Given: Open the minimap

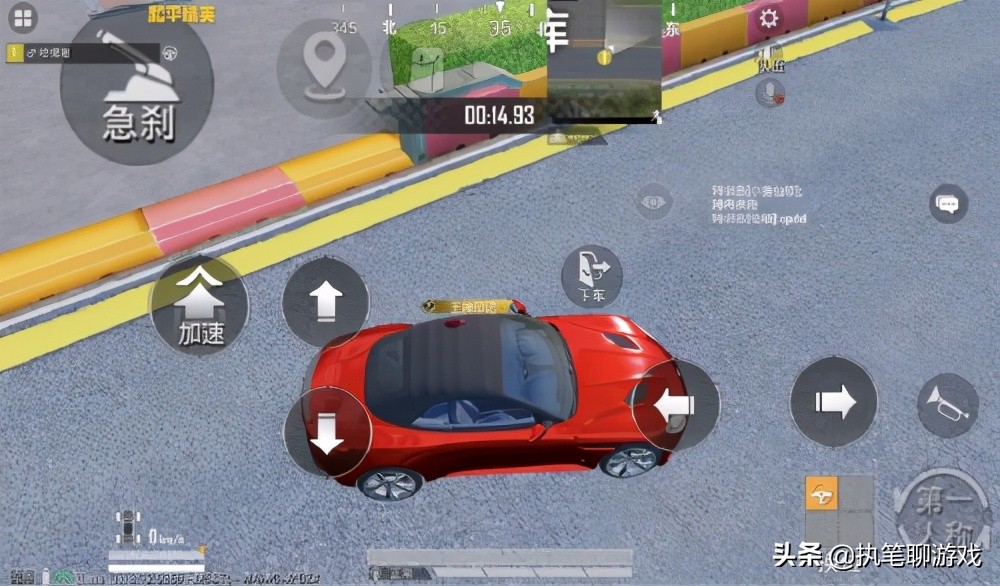Looking at the screenshot, I should coord(604,58).
